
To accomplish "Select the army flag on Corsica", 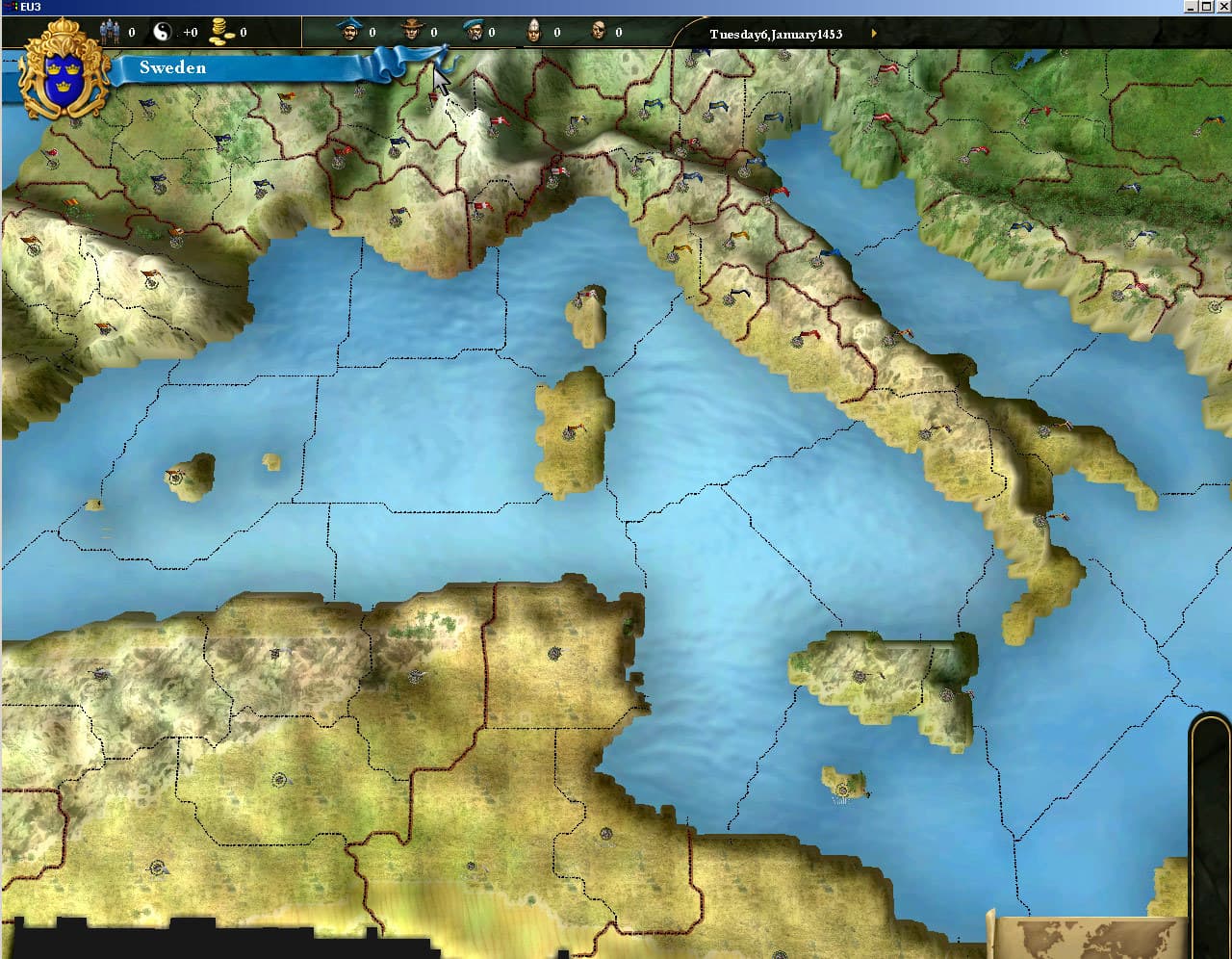I will coord(585,293).
